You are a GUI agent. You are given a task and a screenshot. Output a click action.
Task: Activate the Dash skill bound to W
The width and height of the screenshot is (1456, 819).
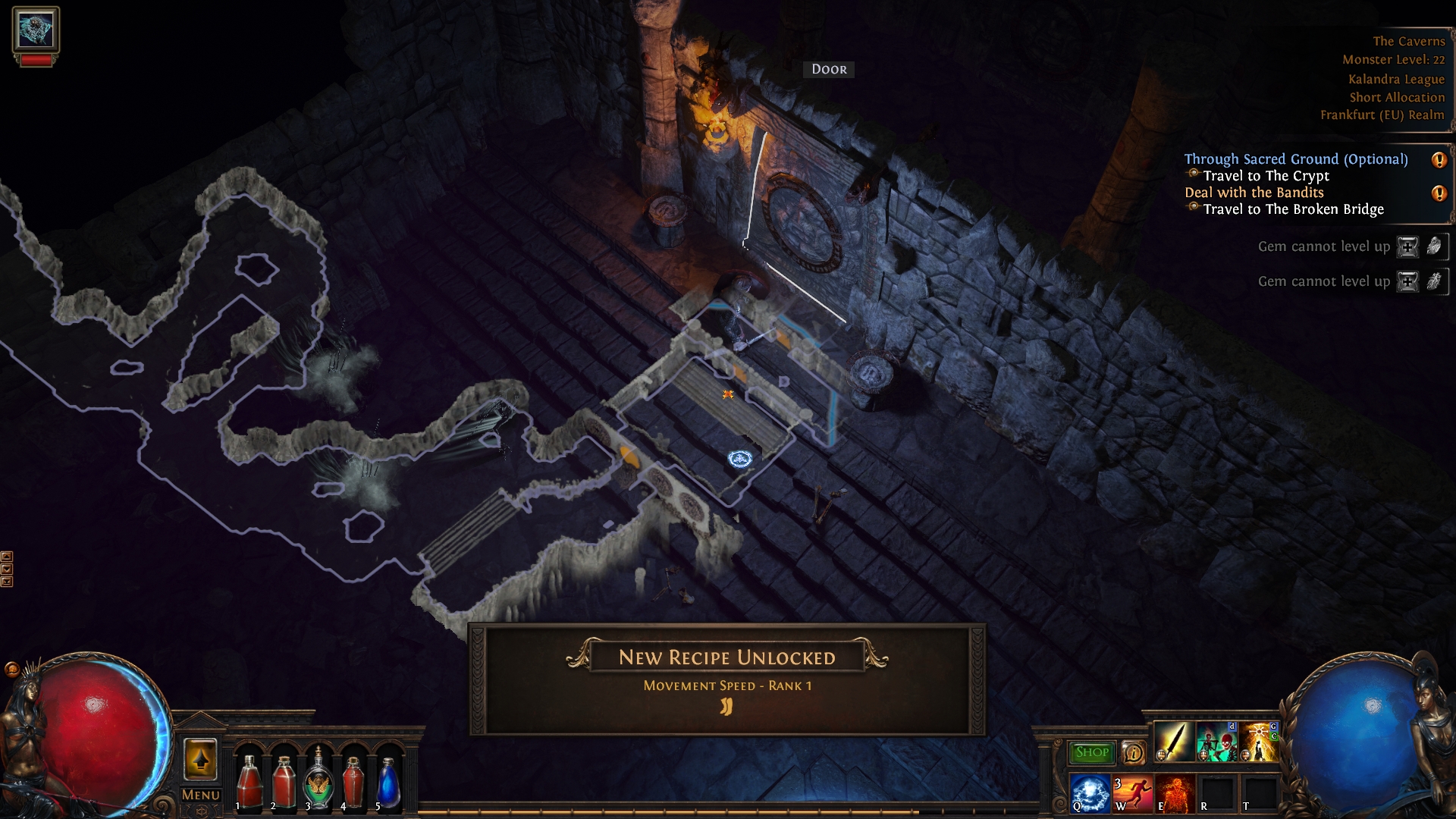coord(1132,795)
